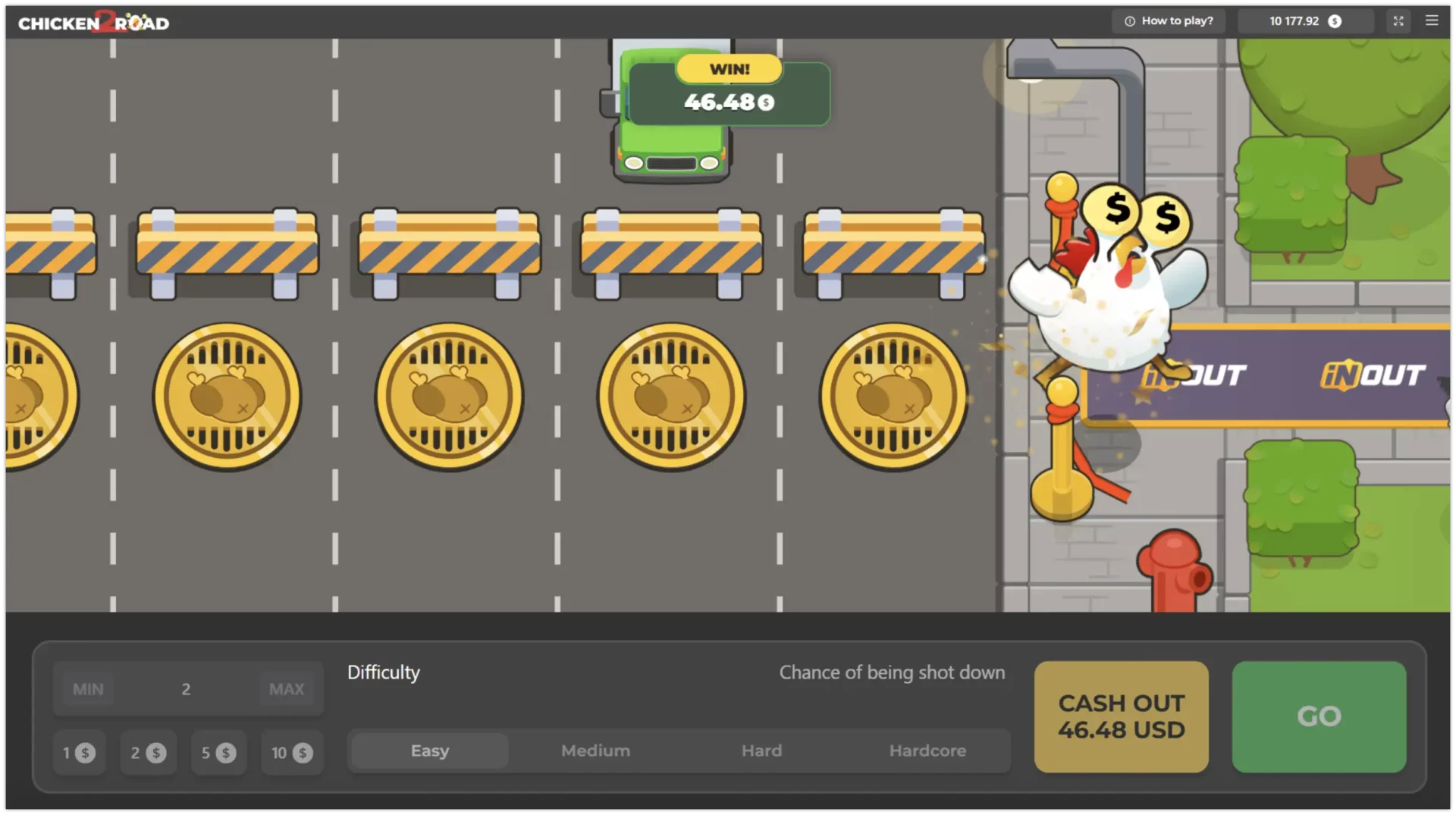Viewport: 1456px width, 815px height.
Task: Open the hamburger menu in top right corner
Action: (x=1432, y=20)
